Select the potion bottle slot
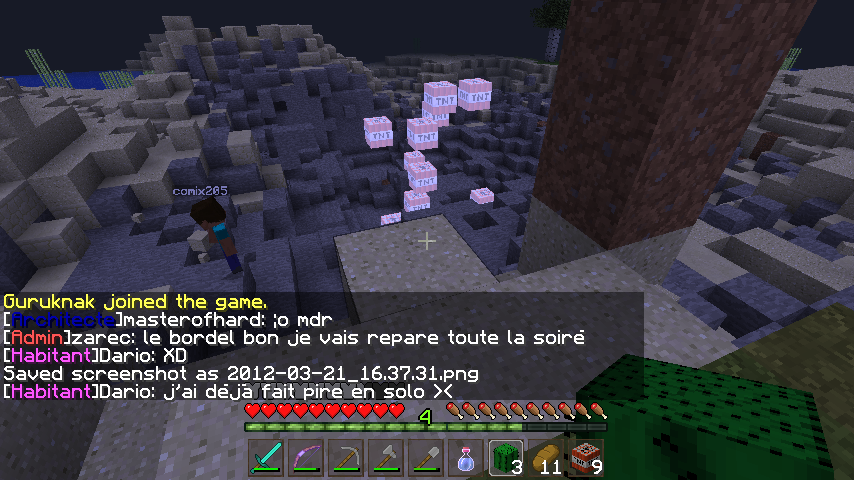Screen dimensions: 854x480 (467, 458)
